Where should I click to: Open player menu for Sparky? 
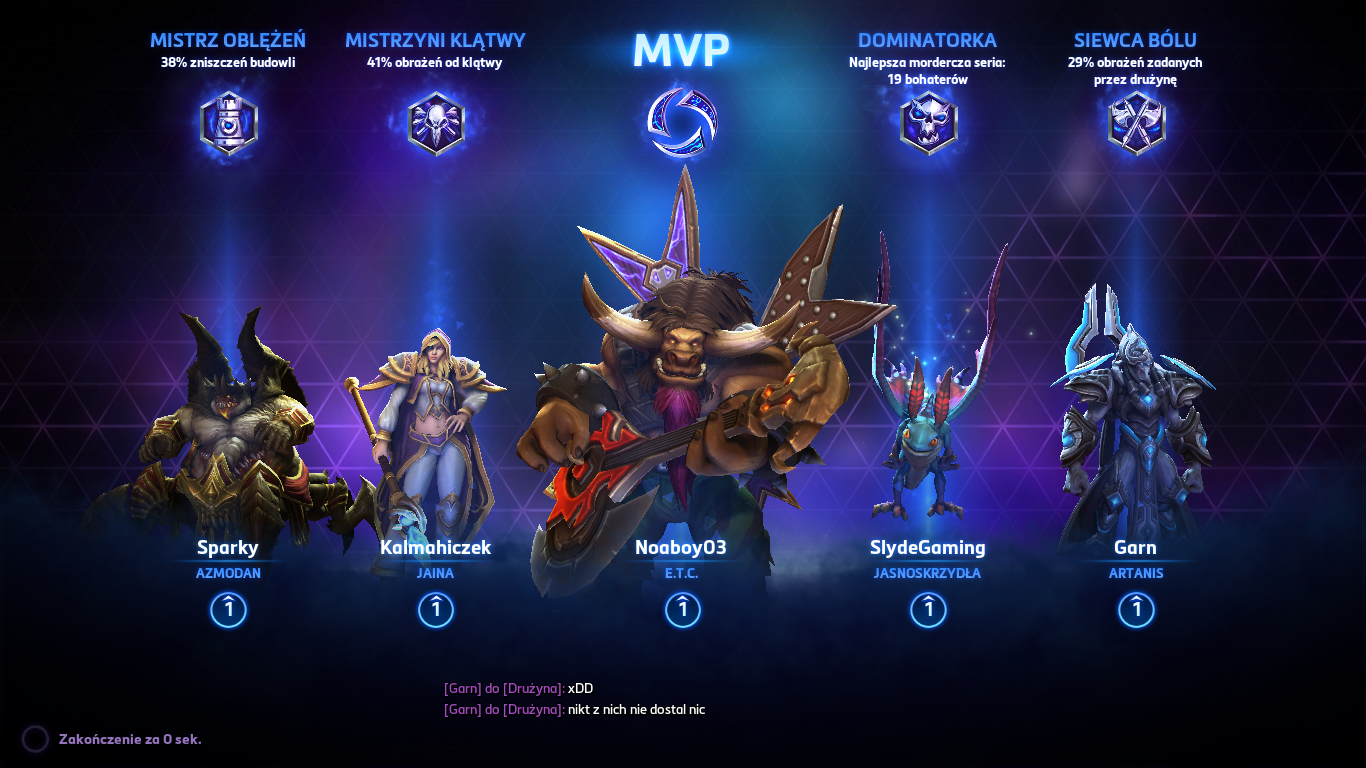(228, 548)
